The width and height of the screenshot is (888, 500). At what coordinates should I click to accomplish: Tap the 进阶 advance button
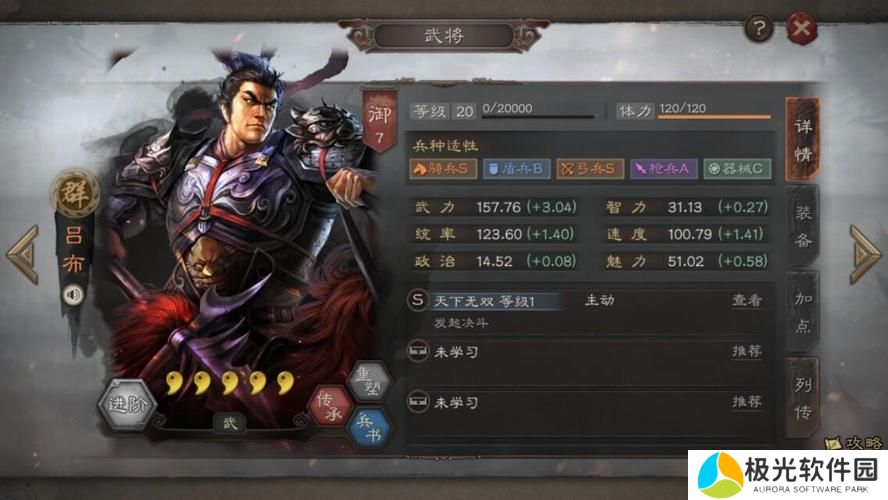coord(128,405)
